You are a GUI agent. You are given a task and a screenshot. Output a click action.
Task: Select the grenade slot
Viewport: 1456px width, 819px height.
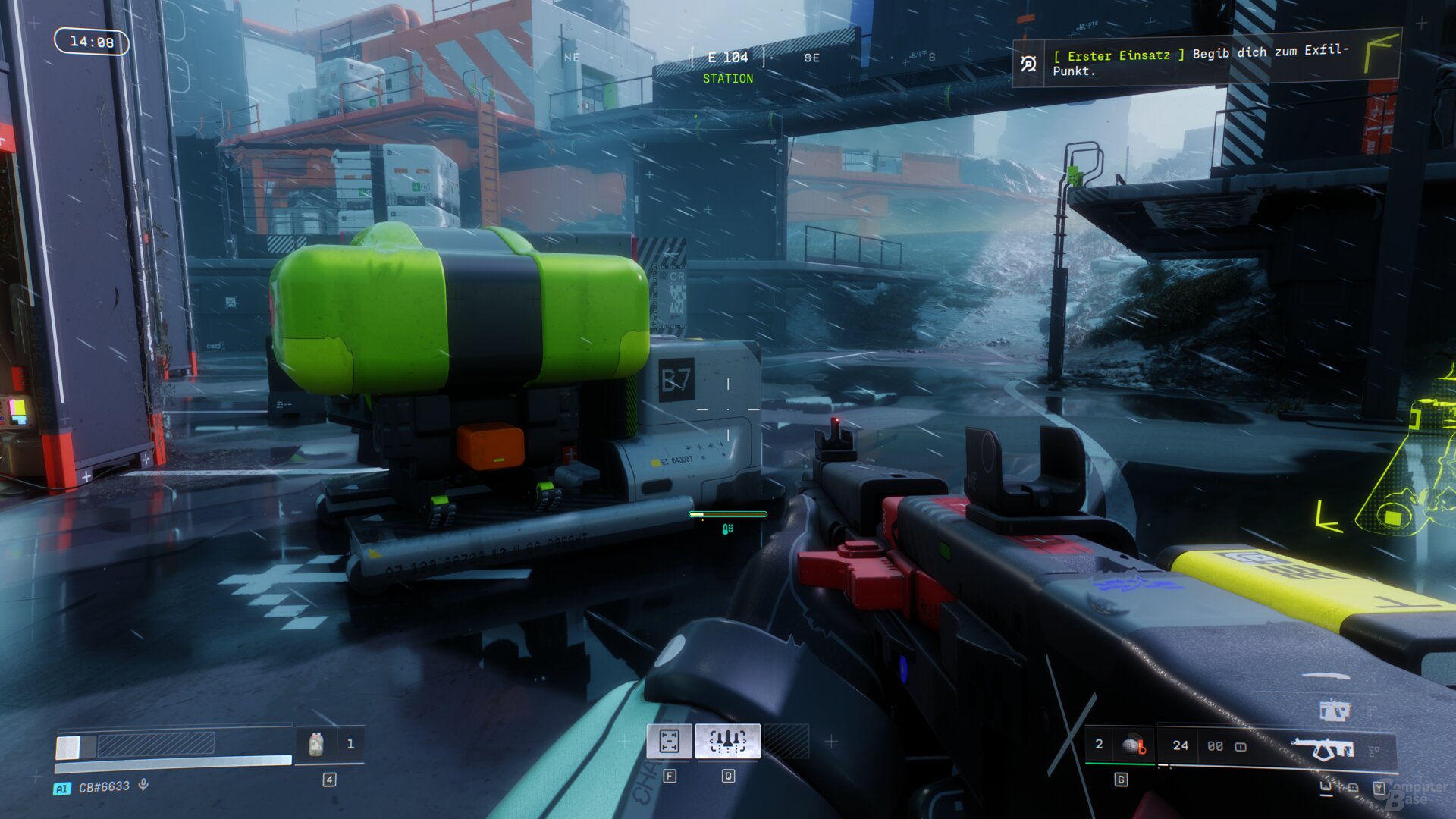(x=1133, y=745)
